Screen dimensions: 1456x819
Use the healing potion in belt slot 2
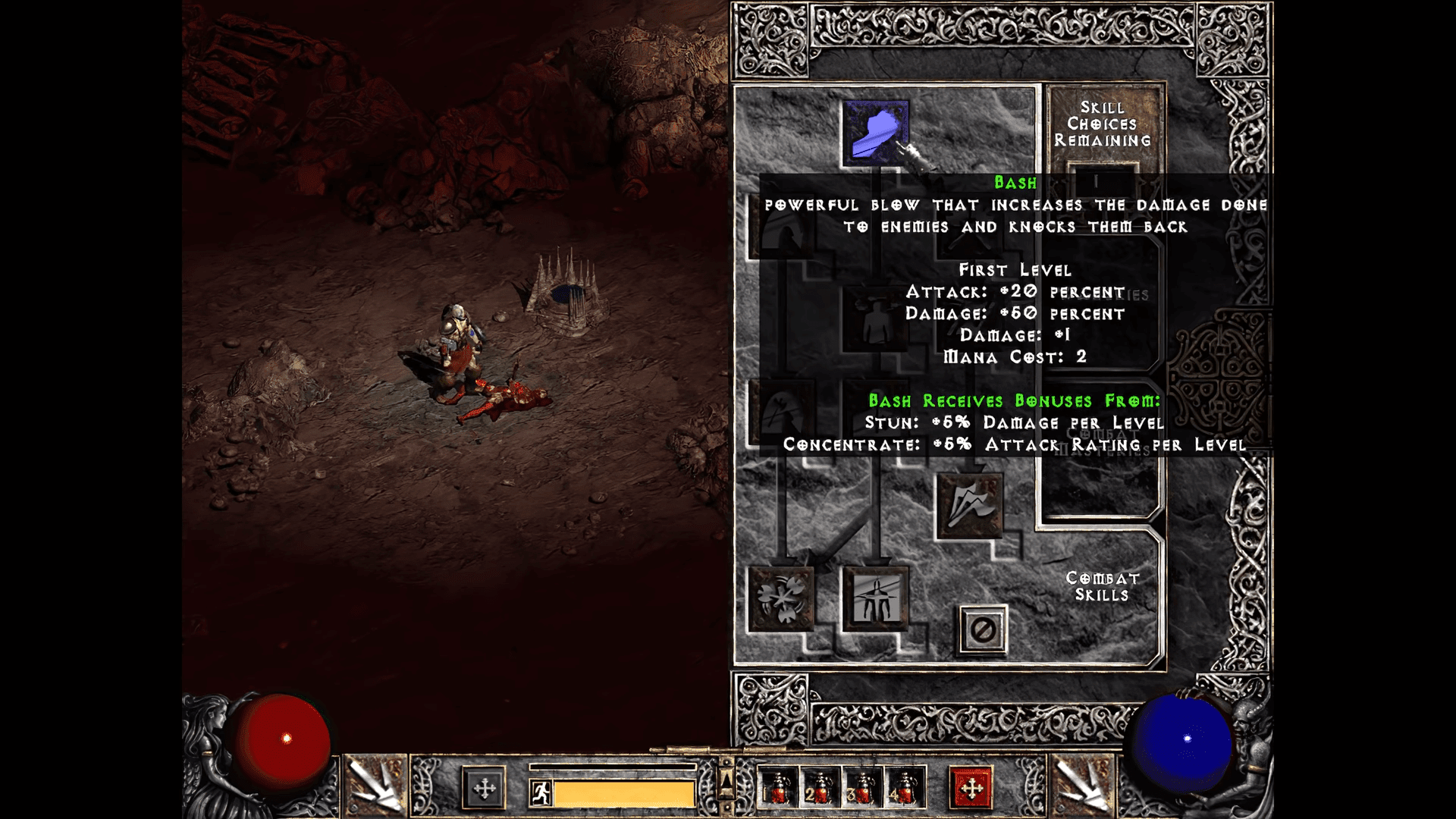821,789
